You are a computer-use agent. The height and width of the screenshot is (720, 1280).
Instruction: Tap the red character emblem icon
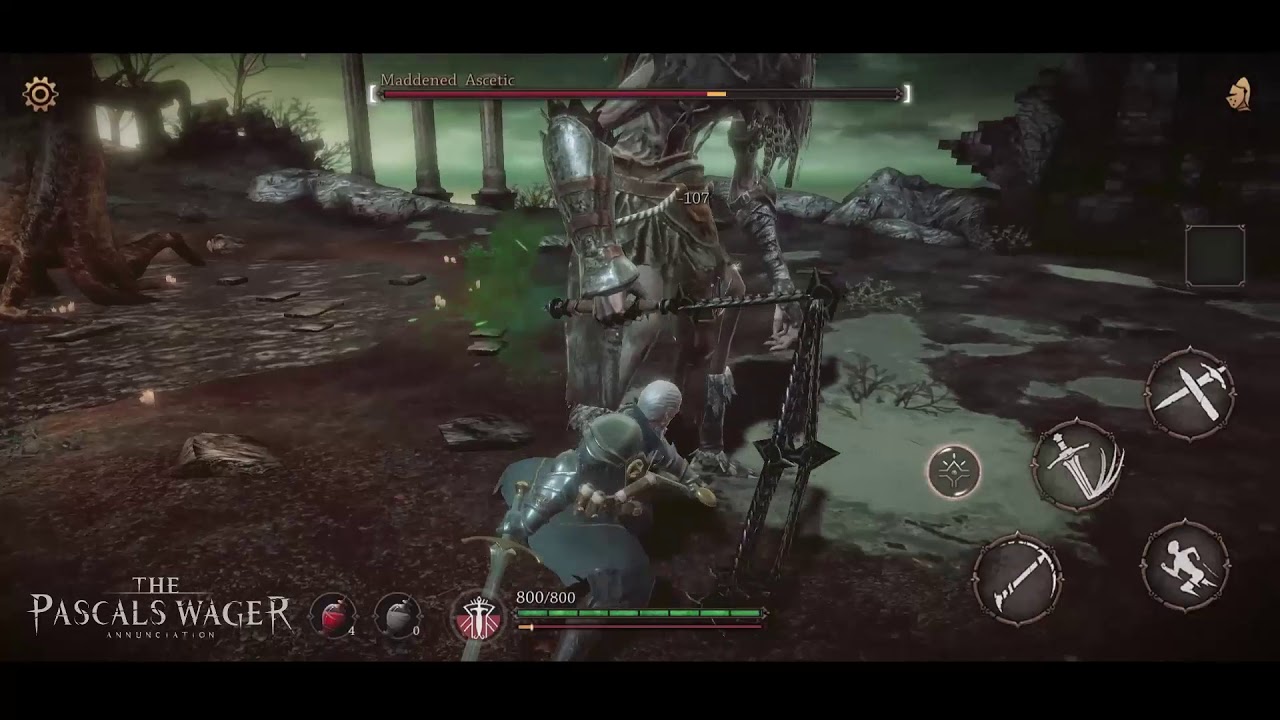(478, 615)
